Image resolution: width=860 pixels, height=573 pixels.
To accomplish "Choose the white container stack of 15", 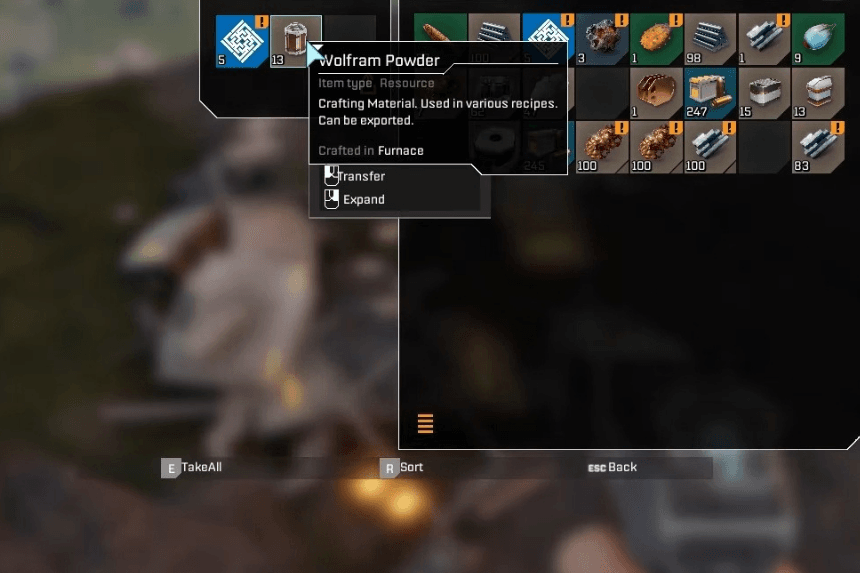I will pyautogui.click(x=764, y=93).
